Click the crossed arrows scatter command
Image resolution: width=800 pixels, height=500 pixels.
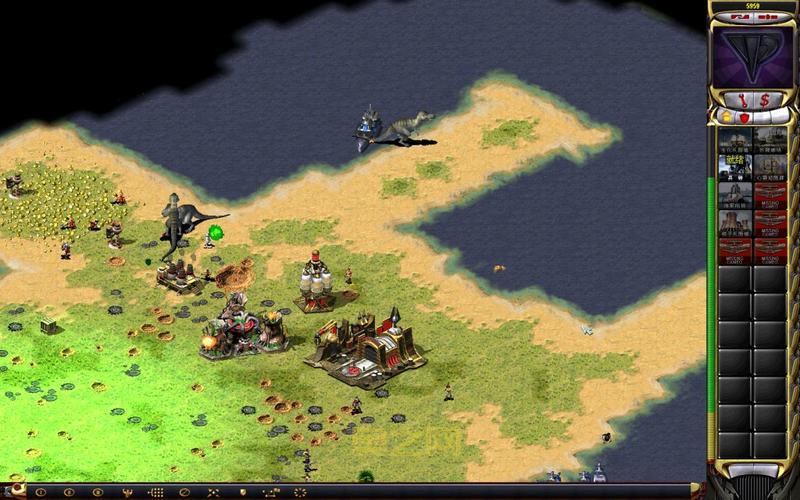(x=213, y=492)
